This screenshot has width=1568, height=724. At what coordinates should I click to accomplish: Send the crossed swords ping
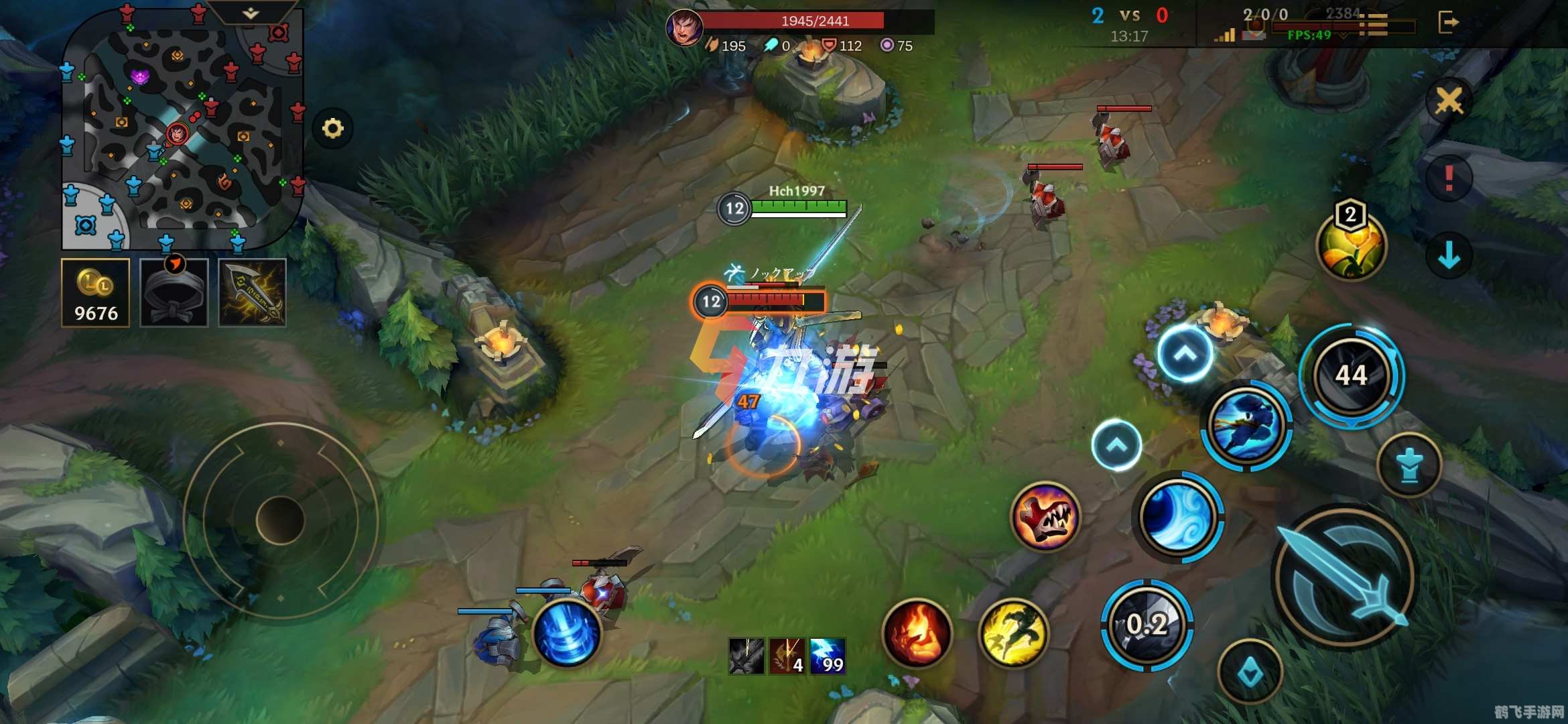pos(1449,101)
